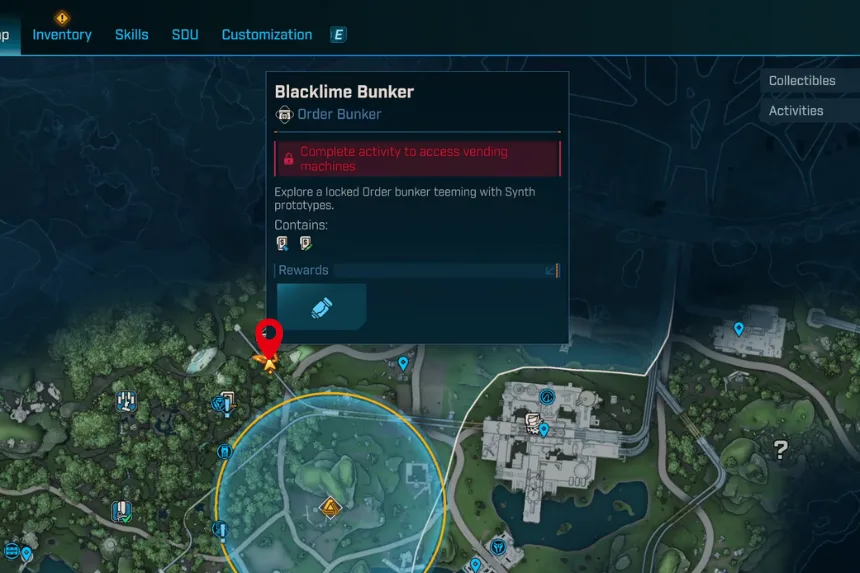Open the Activities map filter
Viewport: 860px width, 573px height.
click(x=796, y=111)
